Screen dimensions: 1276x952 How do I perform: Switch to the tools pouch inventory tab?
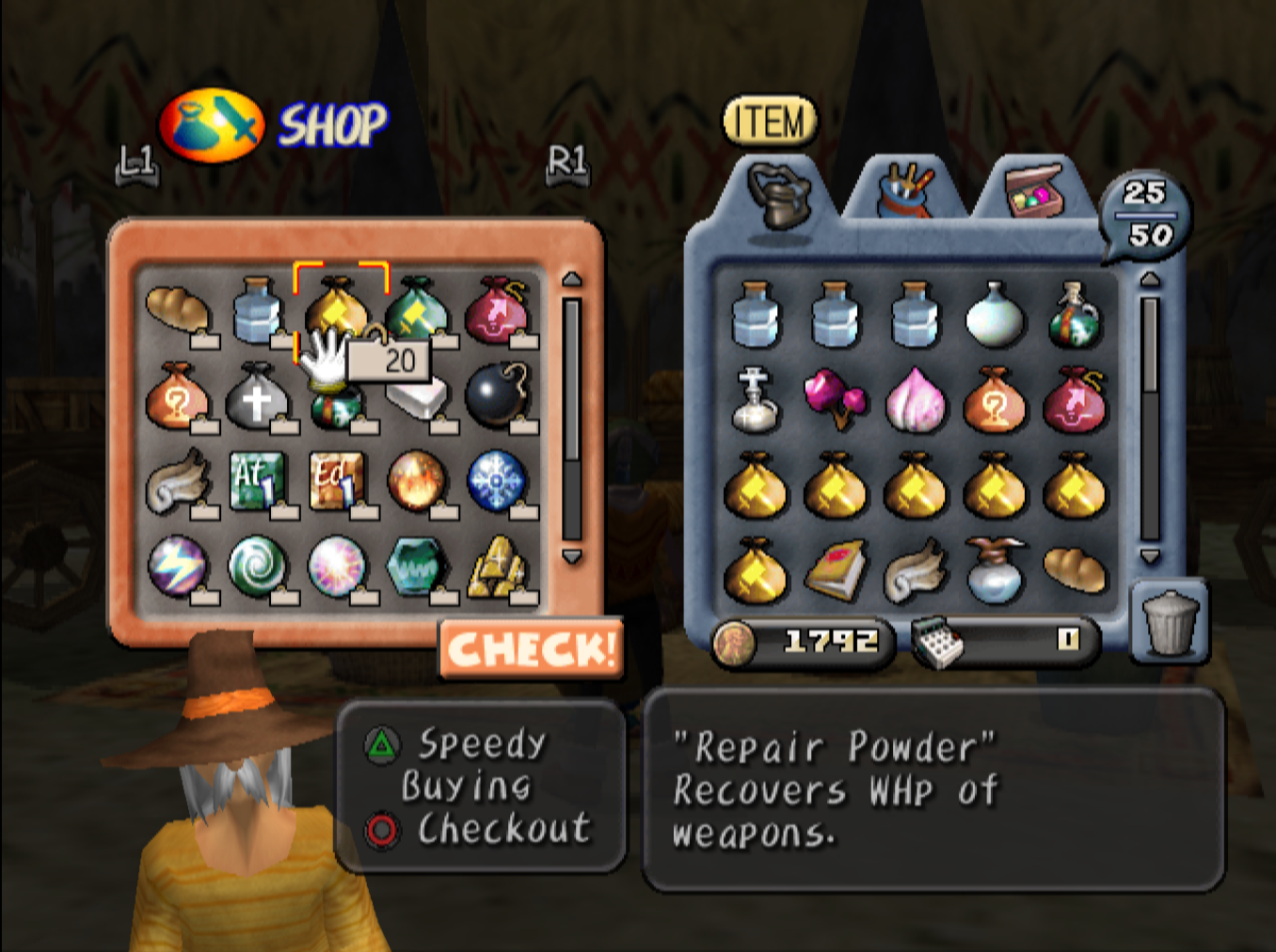[x=904, y=191]
